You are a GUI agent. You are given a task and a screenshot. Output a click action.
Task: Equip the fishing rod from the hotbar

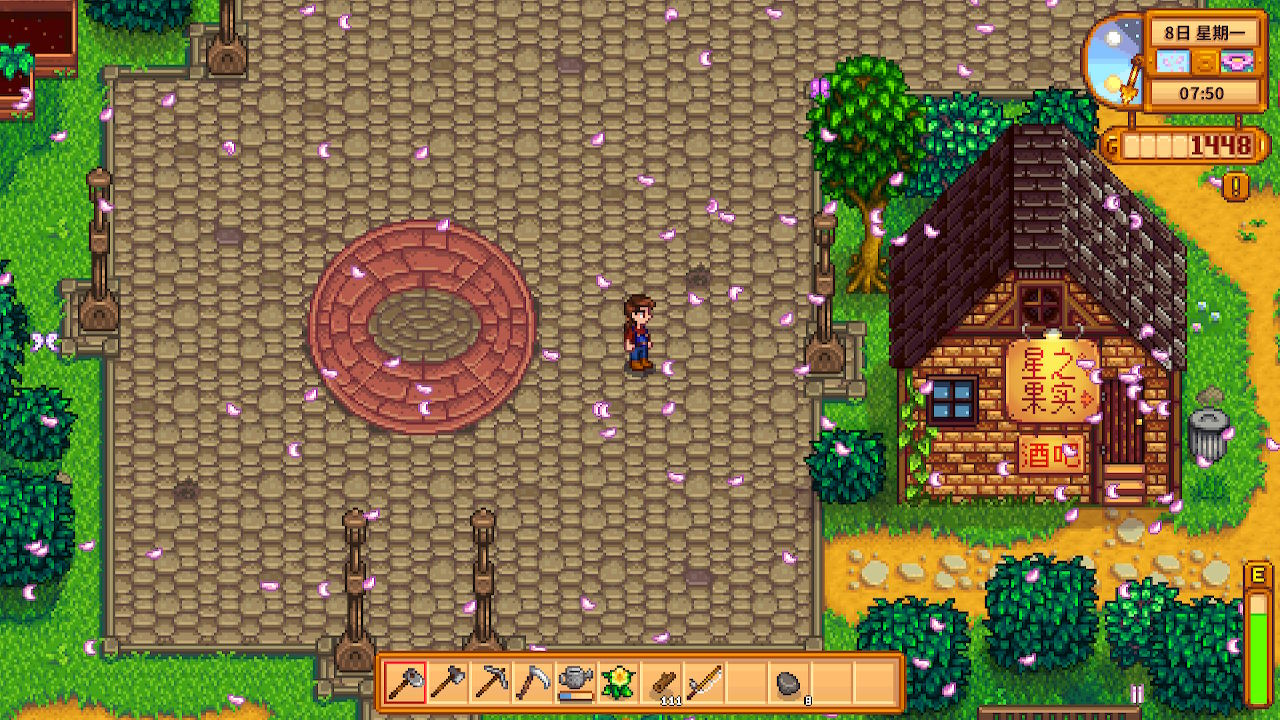point(705,683)
